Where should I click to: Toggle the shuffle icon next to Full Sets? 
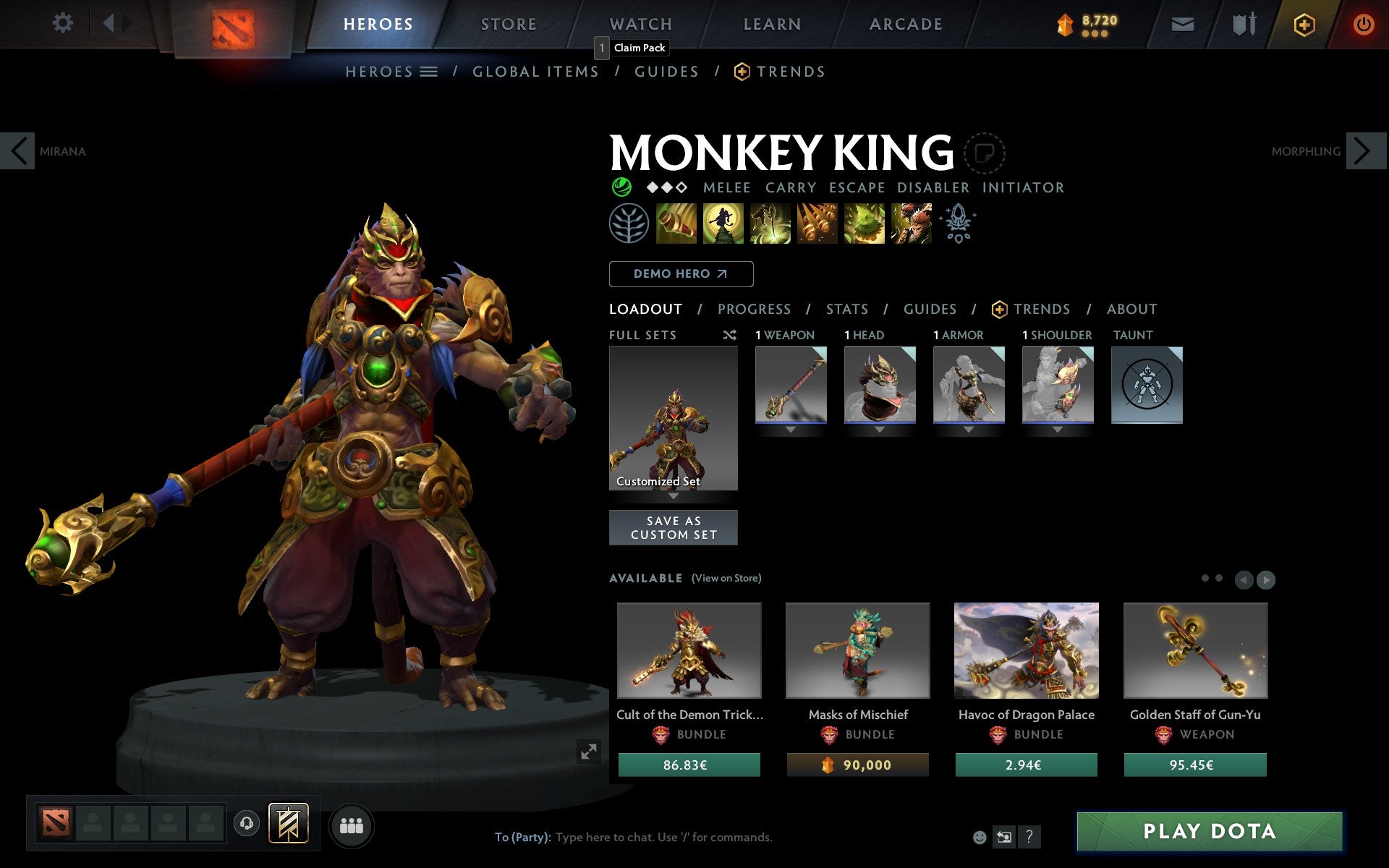point(729,335)
